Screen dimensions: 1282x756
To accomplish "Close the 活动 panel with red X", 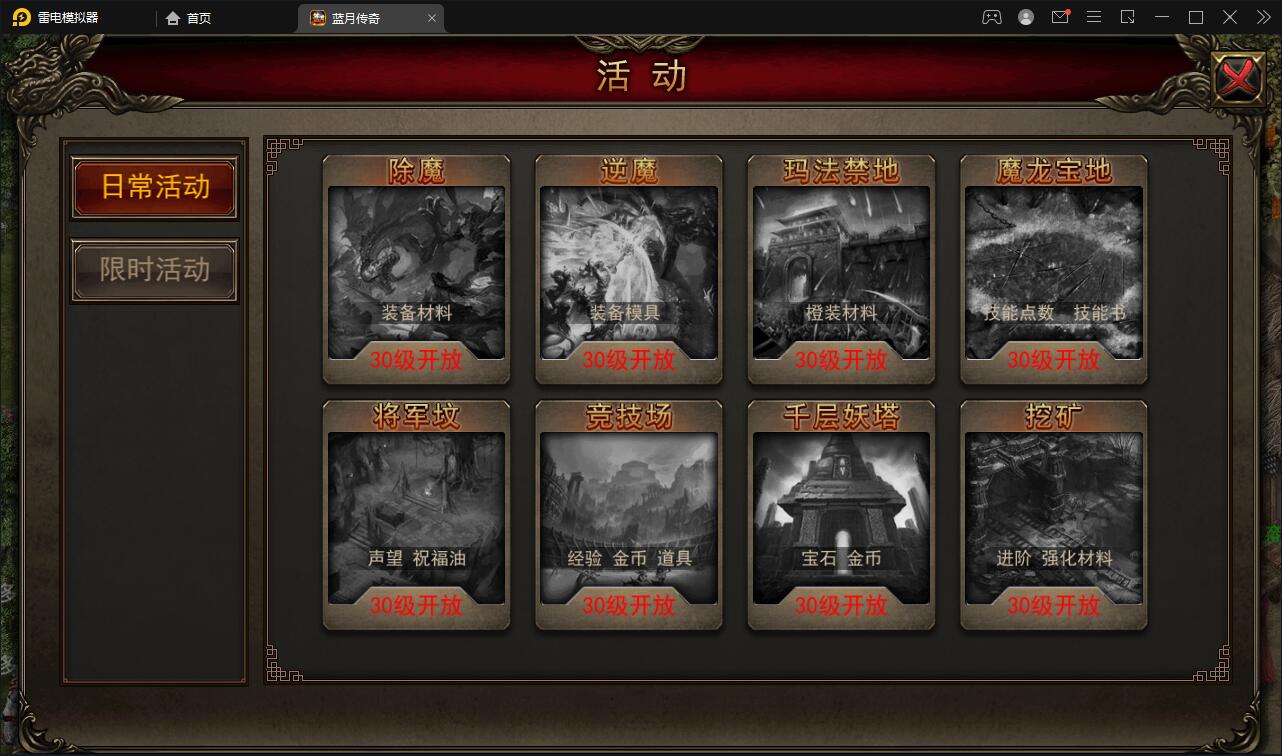I will 1238,76.
